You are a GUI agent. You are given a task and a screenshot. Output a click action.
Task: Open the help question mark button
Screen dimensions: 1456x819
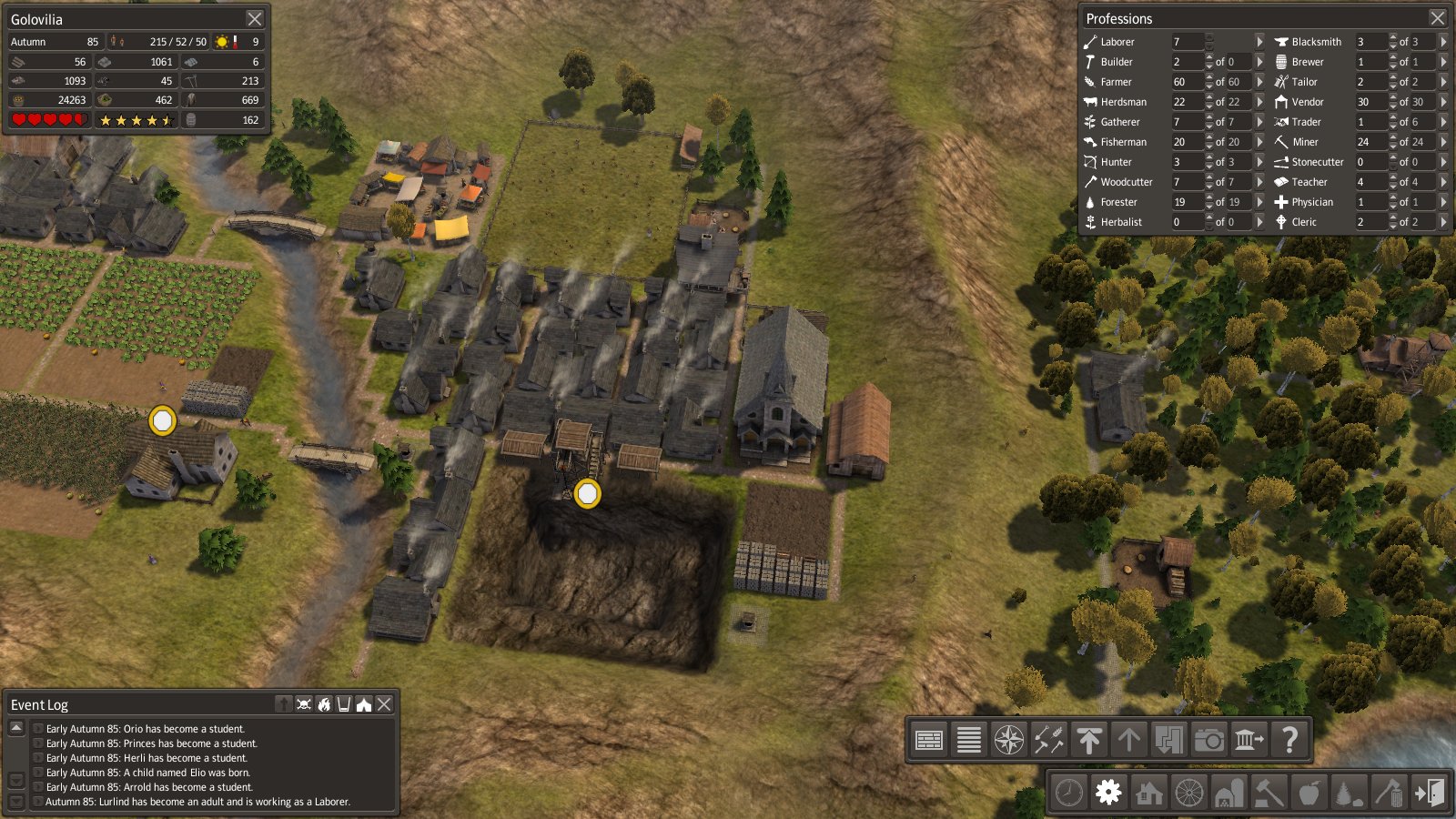pos(1289,740)
